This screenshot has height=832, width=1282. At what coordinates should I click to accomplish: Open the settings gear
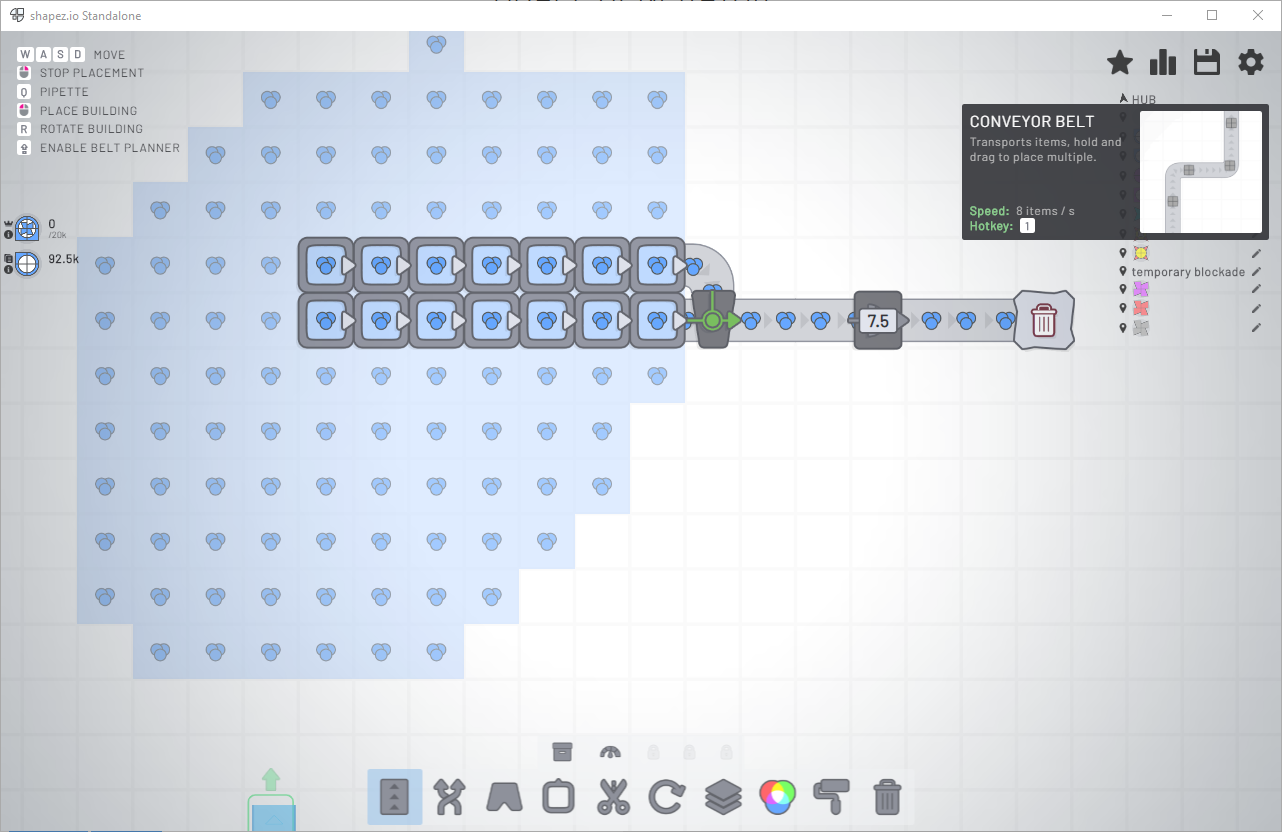[x=1250, y=61]
